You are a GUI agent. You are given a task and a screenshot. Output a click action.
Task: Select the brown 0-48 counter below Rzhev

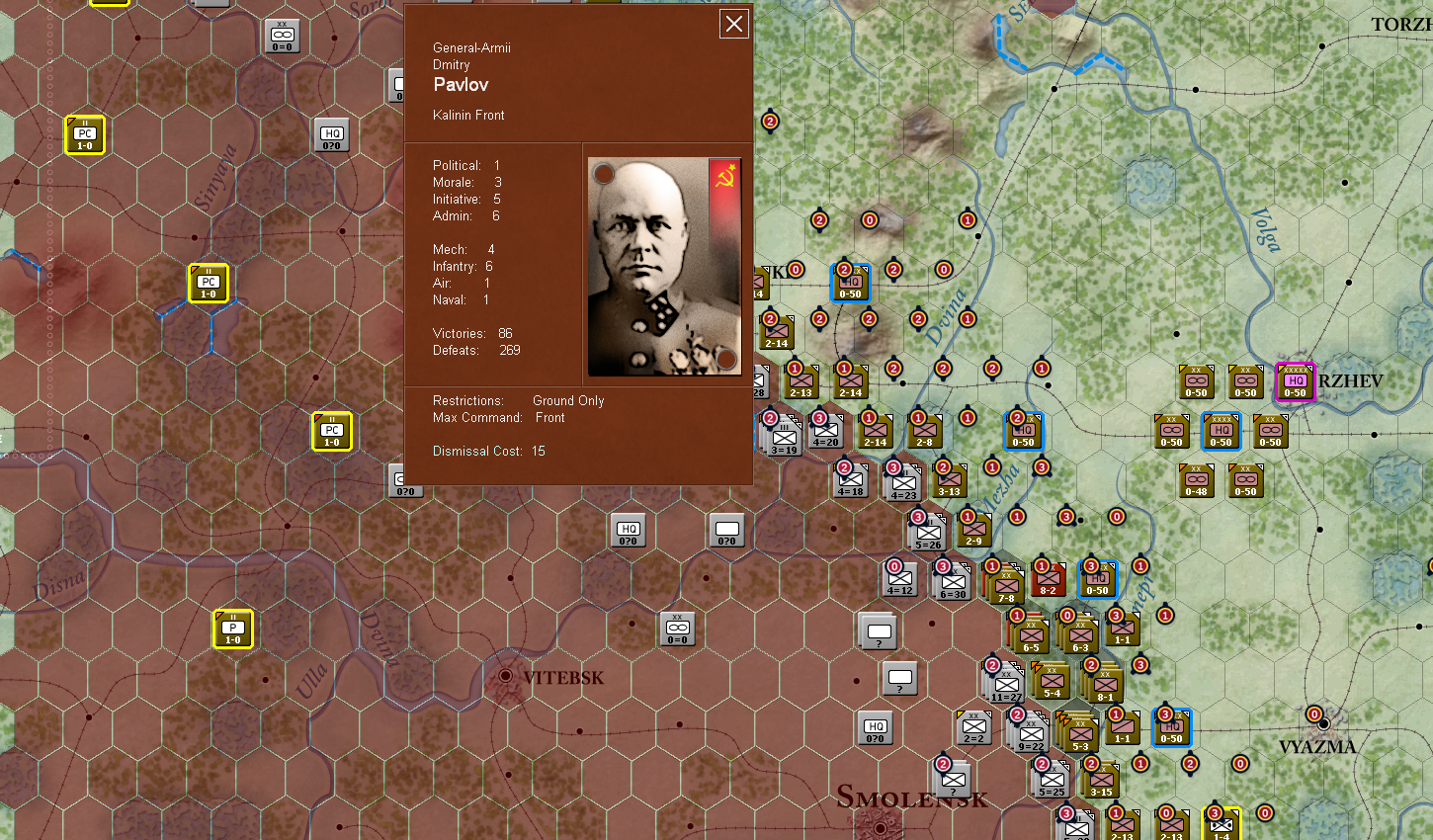point(1196,481)
